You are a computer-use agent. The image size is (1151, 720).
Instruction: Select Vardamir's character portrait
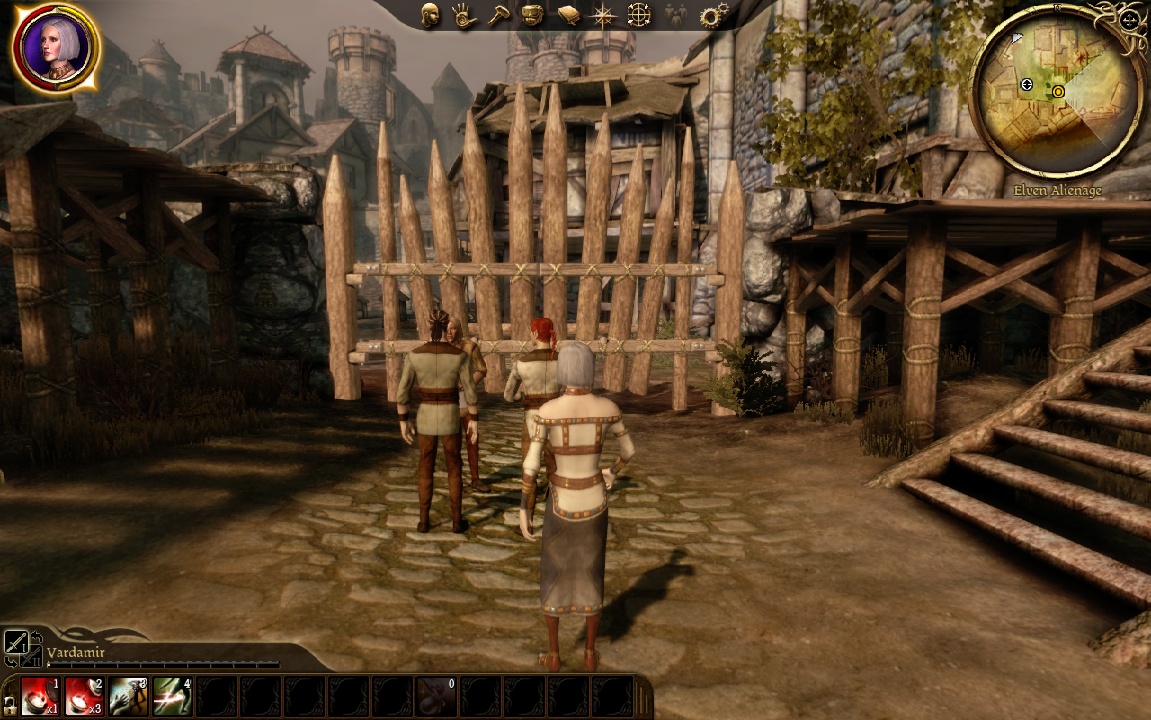(56, 47)
